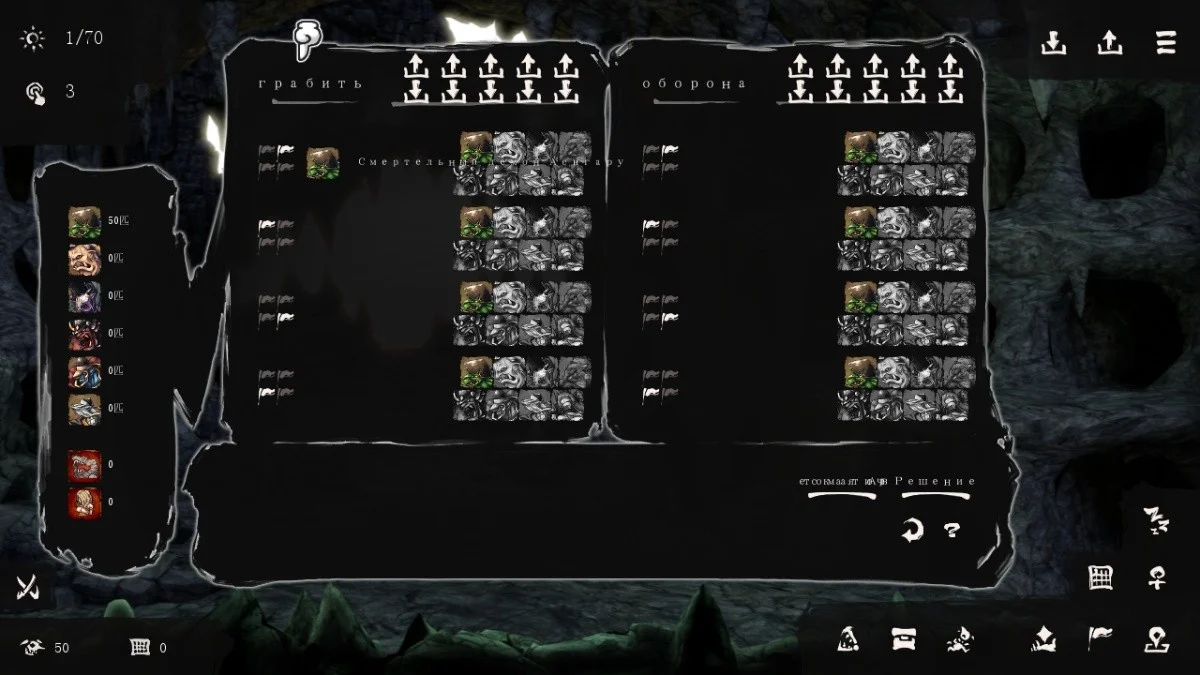
Task: Switch to the грабить section header
Action: [x=310, y=84]
